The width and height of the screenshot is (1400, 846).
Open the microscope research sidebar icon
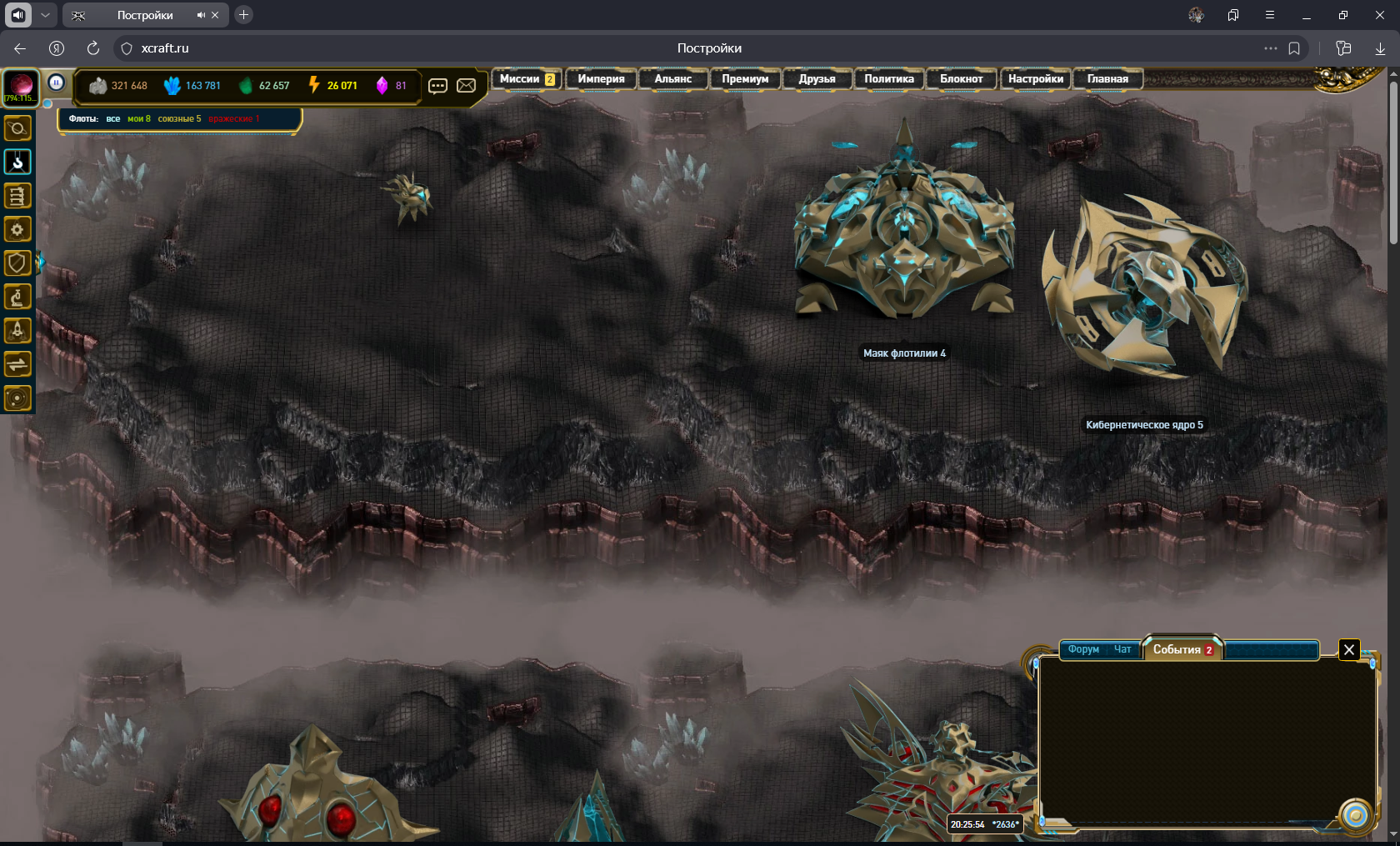(x=17, y=297)
